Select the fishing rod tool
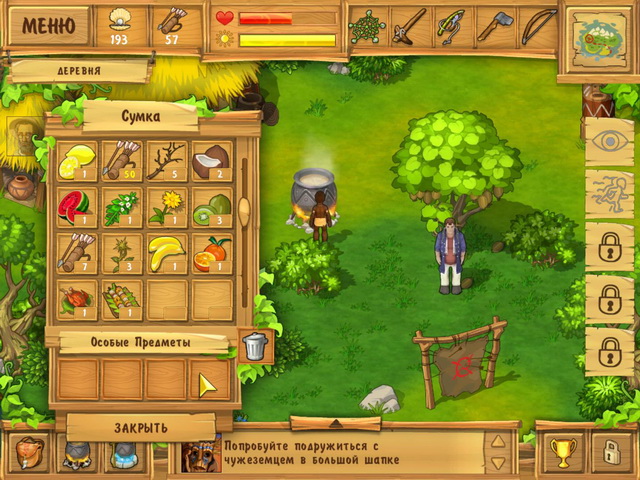Viewport: 640px width, 480px height. [x=453, y=26]
